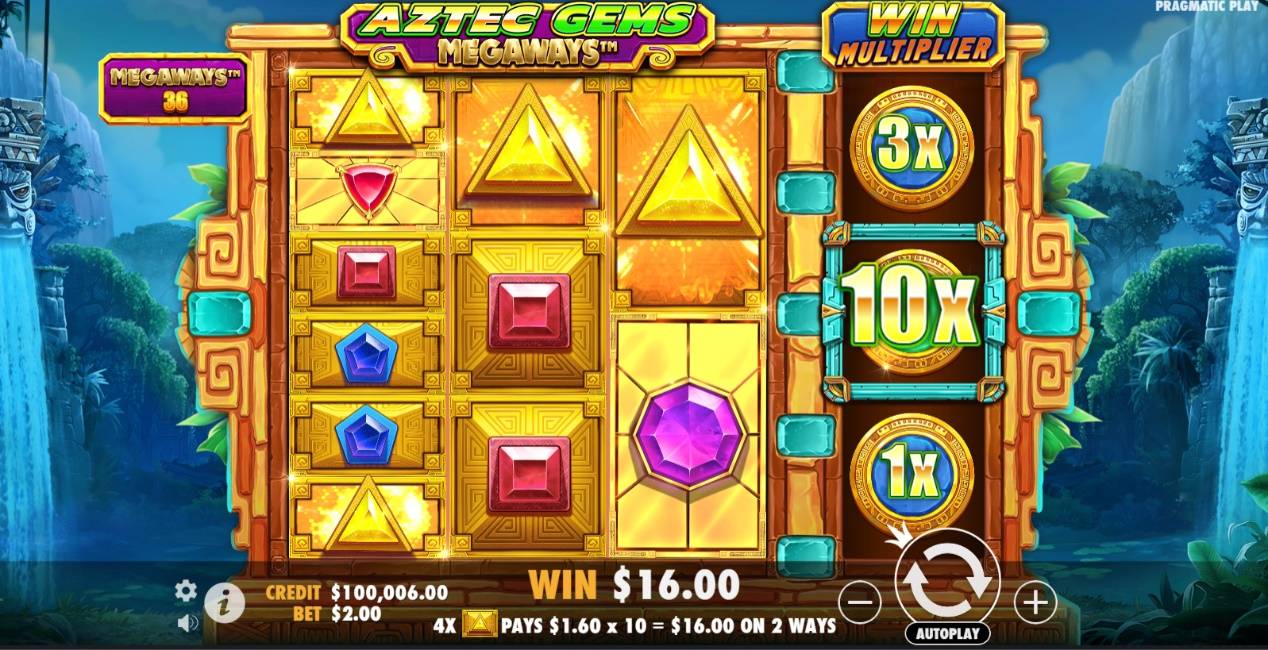Show the game info paytable

click(225, 602)
